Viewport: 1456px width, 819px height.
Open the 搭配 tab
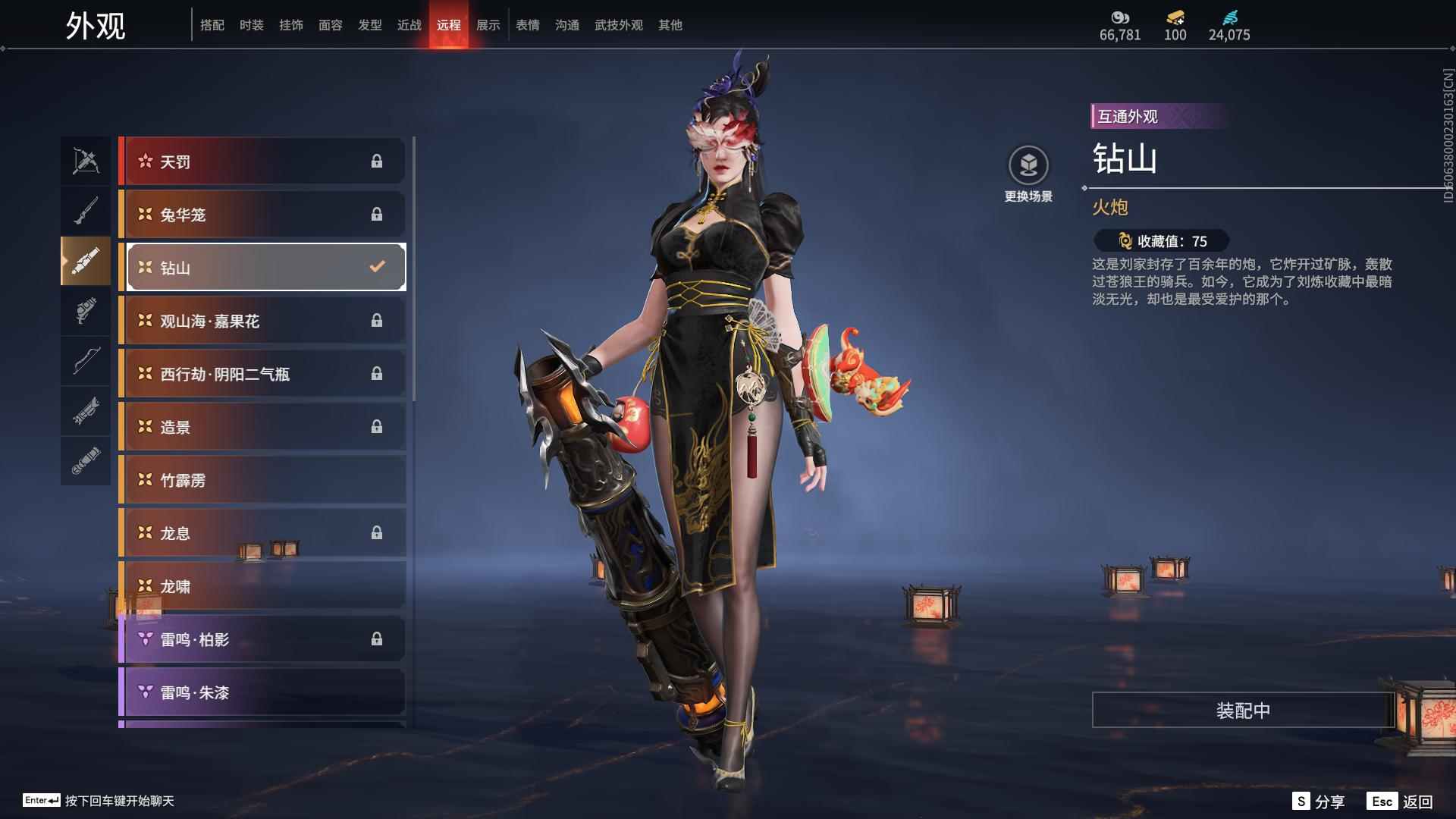212,25
